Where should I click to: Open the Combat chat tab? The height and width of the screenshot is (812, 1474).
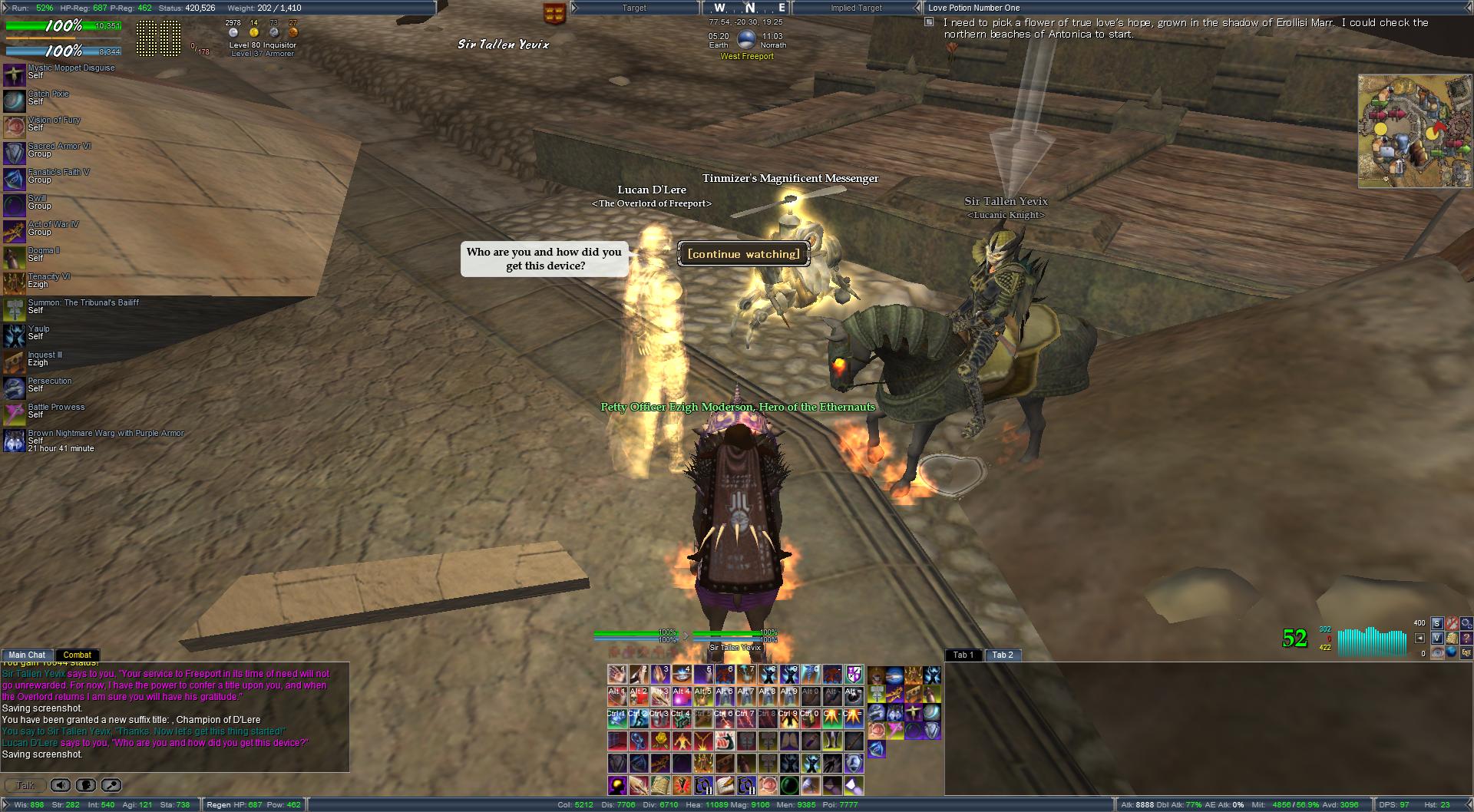coord(77,655)
